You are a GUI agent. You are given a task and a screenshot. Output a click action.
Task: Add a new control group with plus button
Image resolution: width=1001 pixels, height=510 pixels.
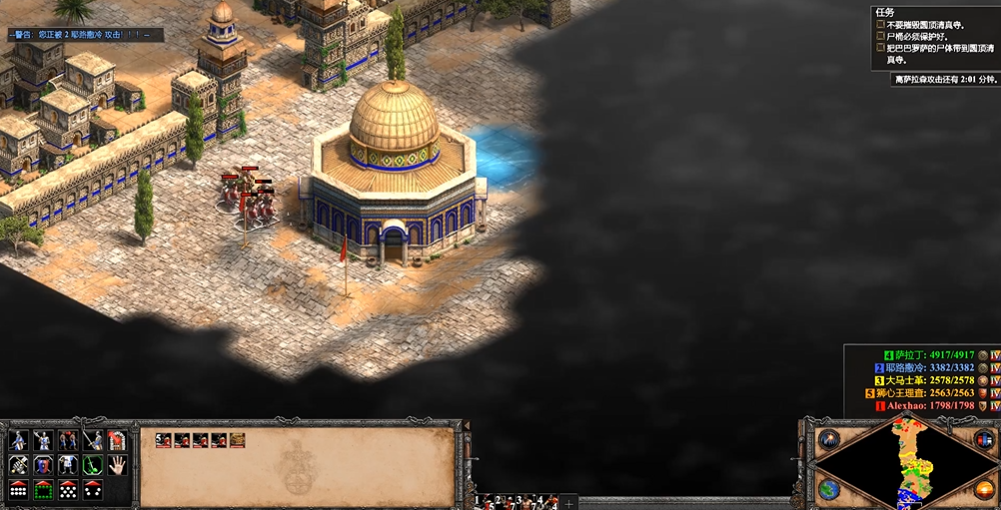569,502
